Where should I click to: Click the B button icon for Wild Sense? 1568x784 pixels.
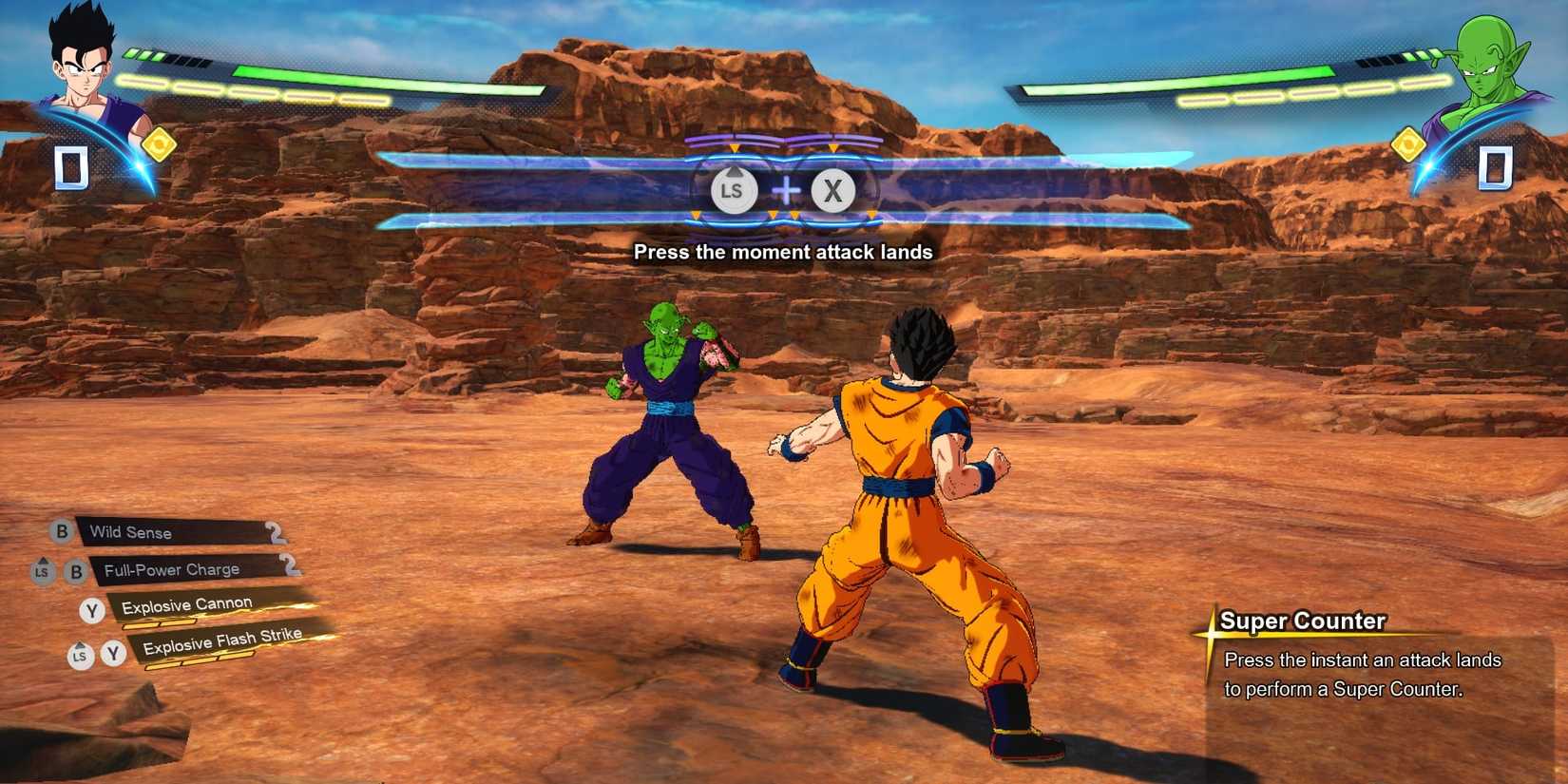click(x=62, y=532)
